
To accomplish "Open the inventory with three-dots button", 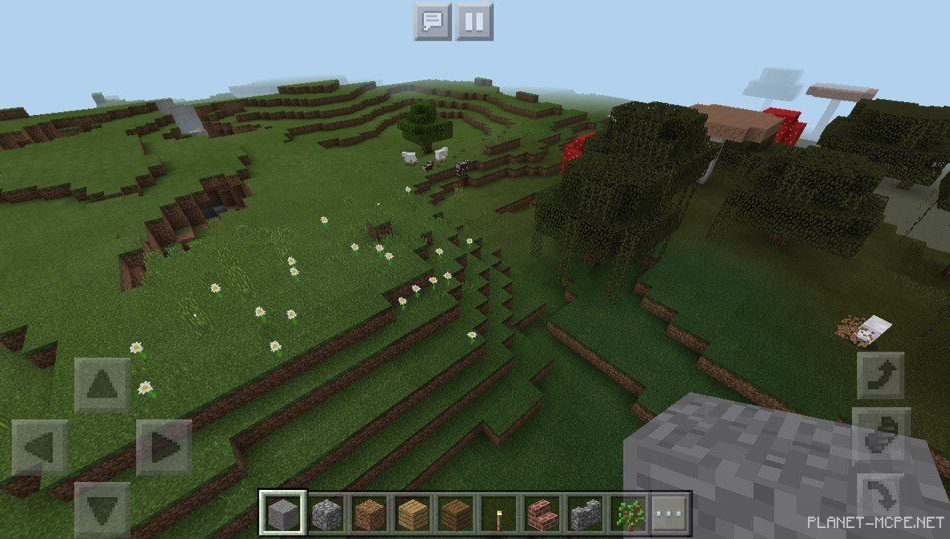I will click(671, 514).
